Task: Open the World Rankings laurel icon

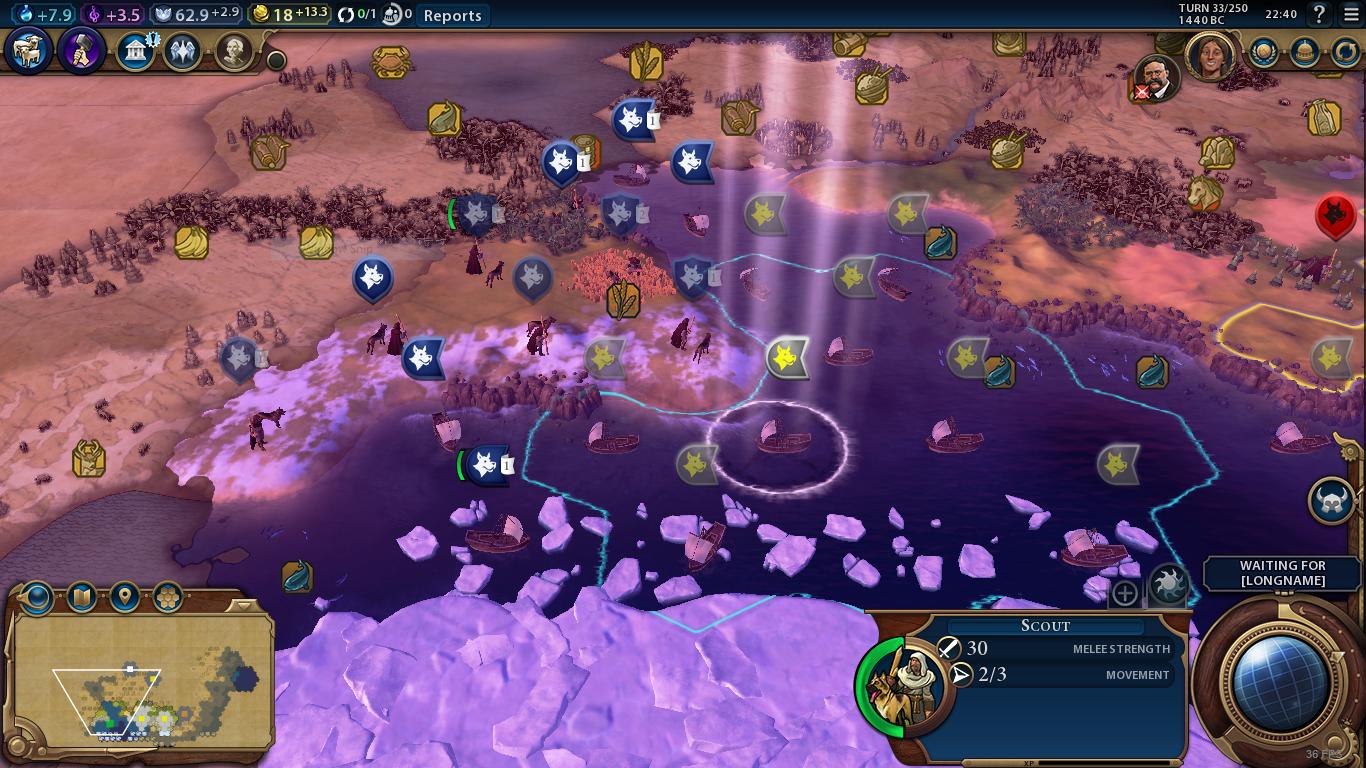Action: click(1264, 51)
